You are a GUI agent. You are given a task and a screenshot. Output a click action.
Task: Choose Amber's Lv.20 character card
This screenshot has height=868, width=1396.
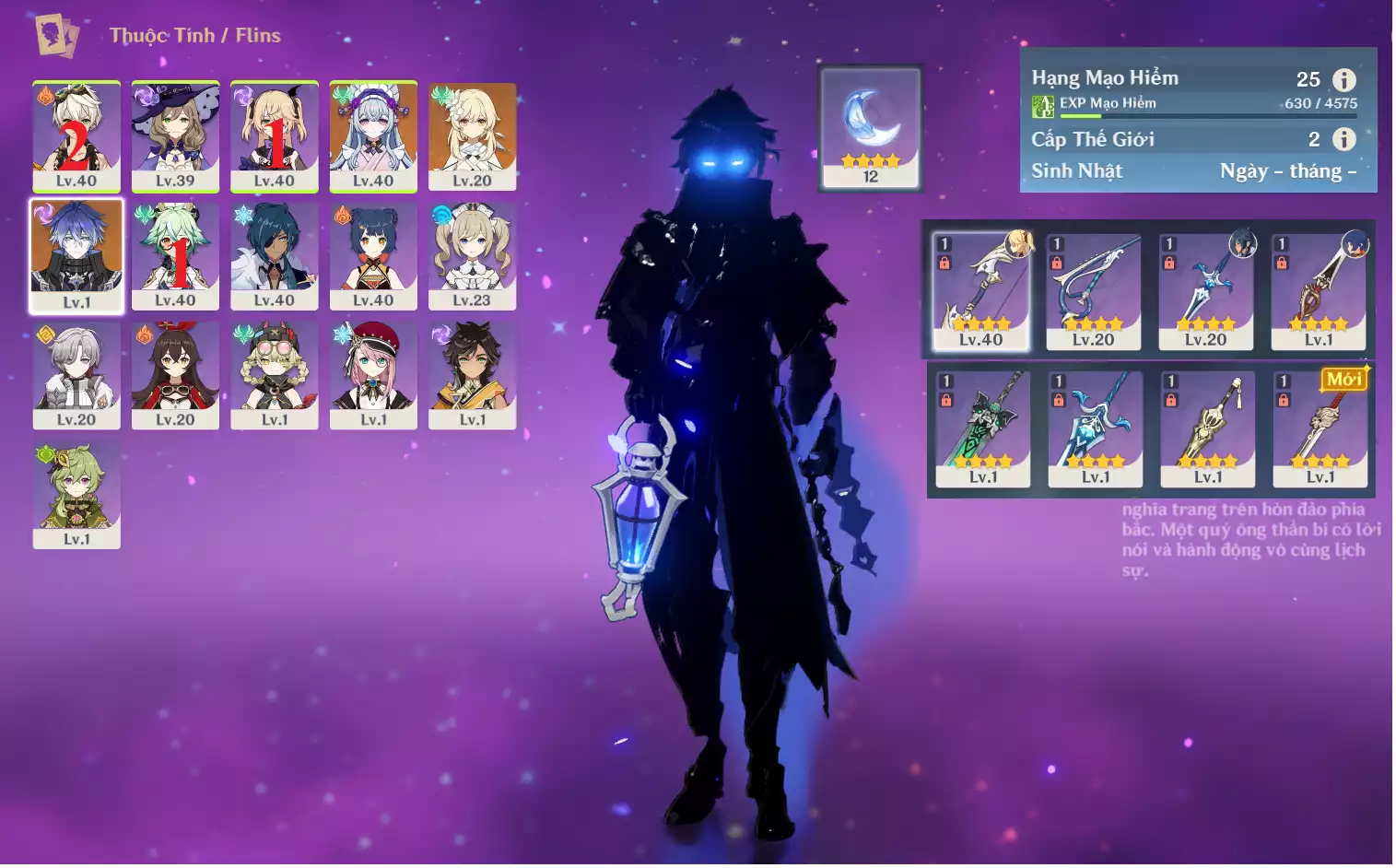175,375
